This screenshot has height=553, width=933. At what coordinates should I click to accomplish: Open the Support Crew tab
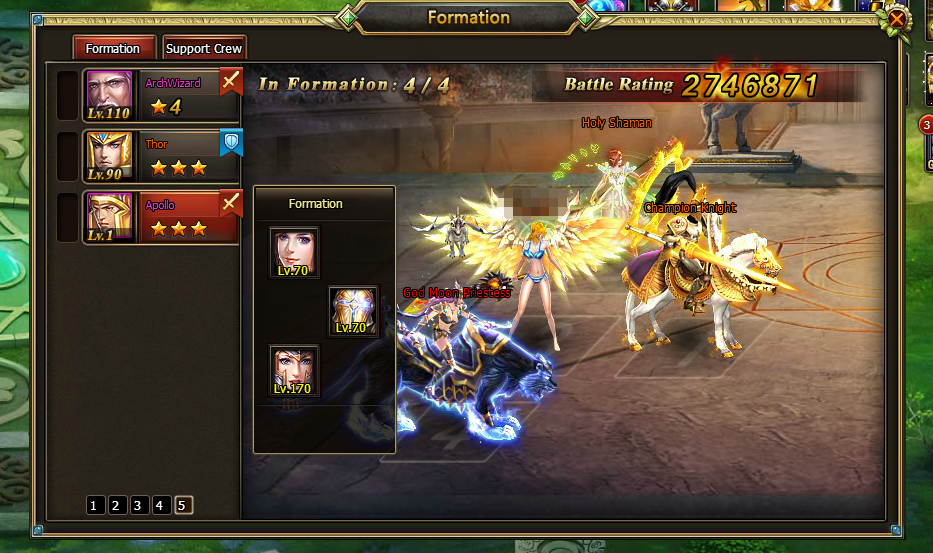(x=203, y=48)
